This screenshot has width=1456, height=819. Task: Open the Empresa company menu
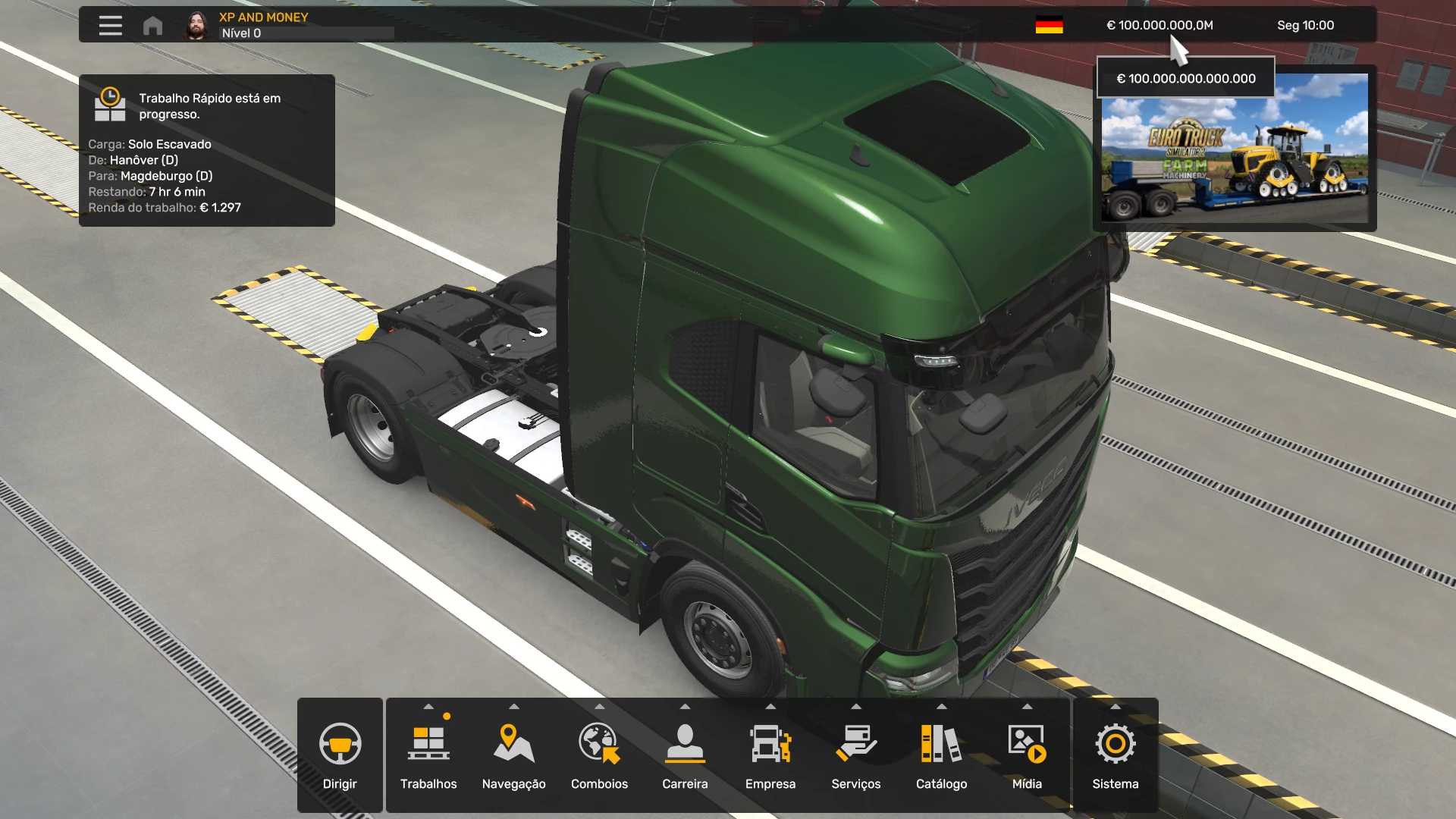pyautogui.click(x=770, y=755)
